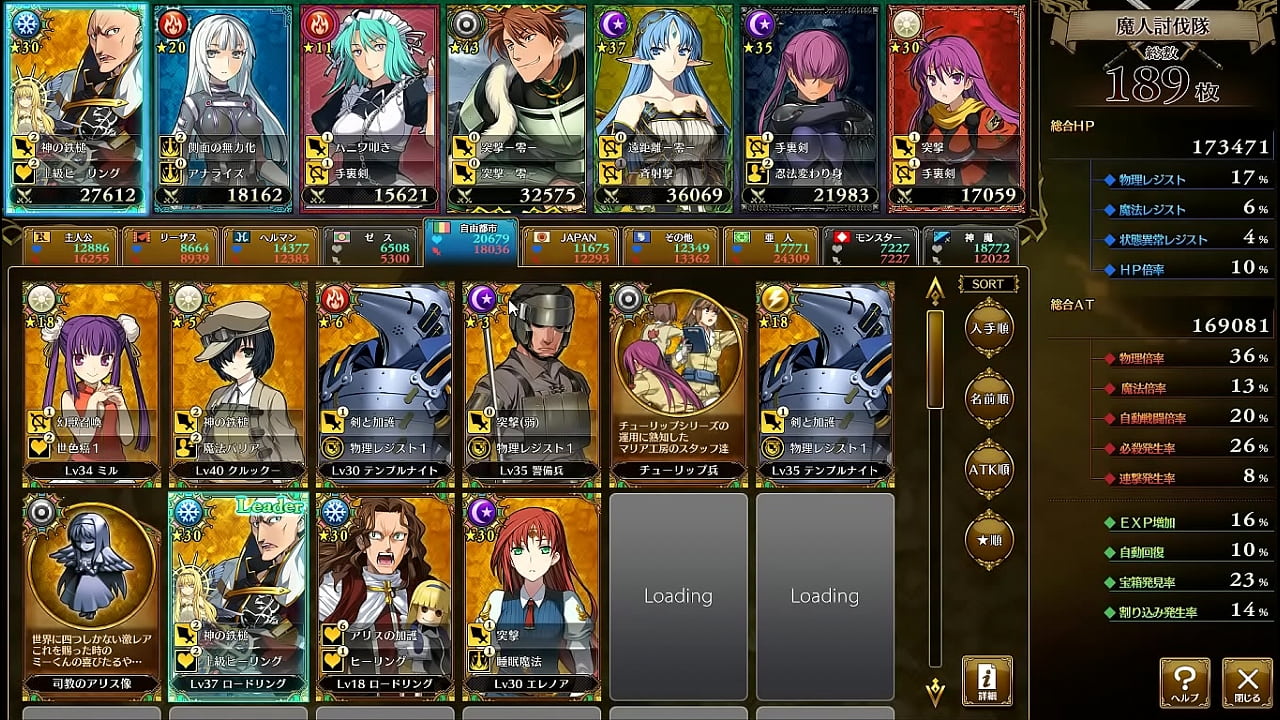The image size is (1280, 720).
Task: Open the ヘルマン faction tab
Action: click(x=270, y=247)
